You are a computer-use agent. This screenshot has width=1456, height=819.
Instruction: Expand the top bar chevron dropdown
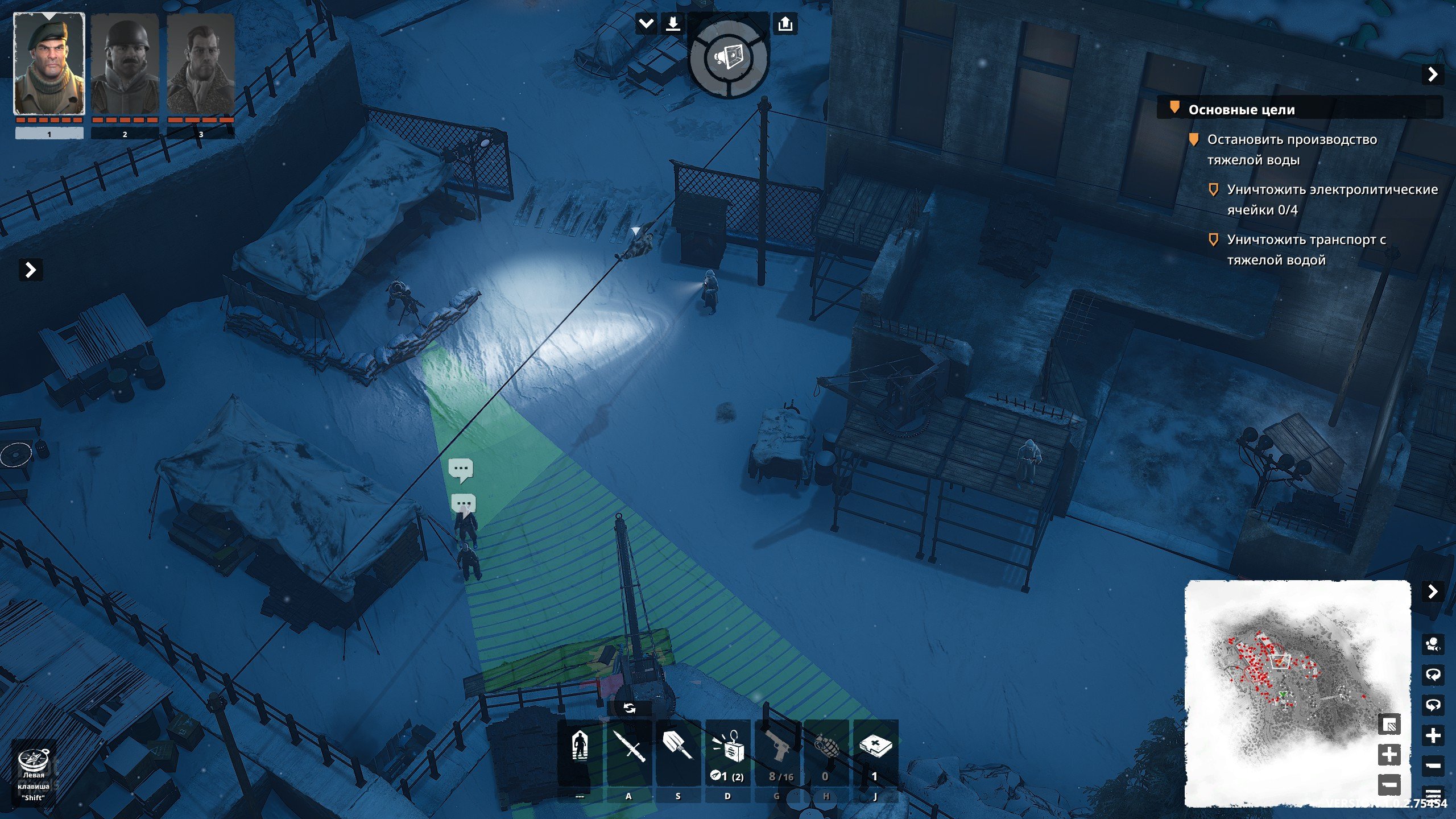[x=646, y=24]
